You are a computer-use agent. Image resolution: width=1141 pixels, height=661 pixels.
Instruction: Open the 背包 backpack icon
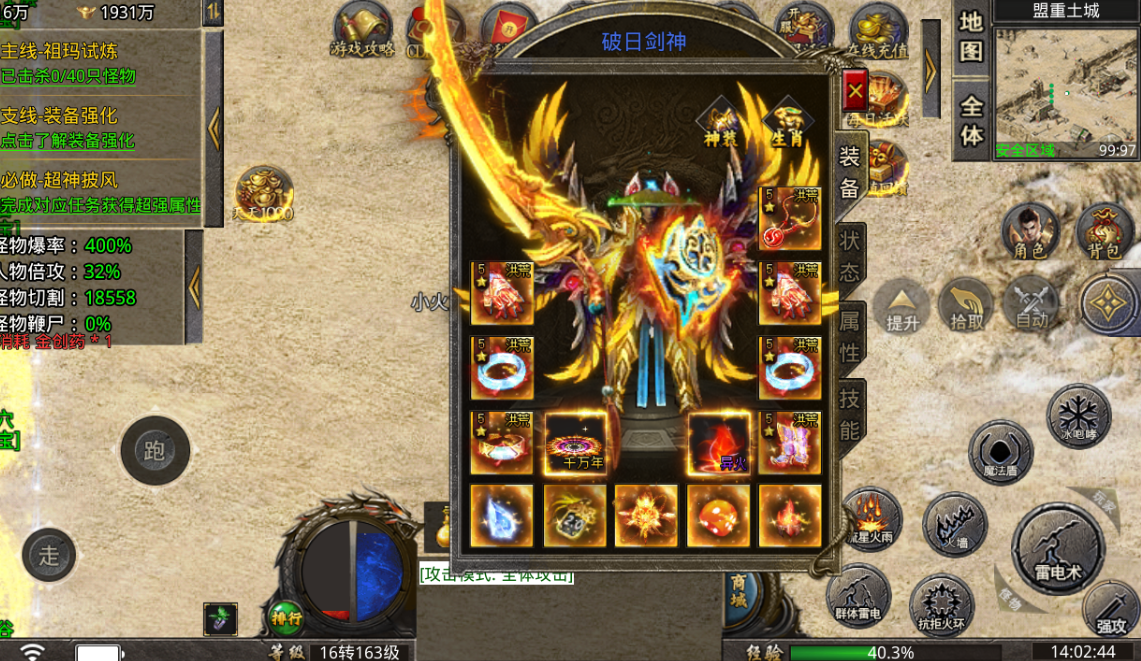(x=1104, y=233)
